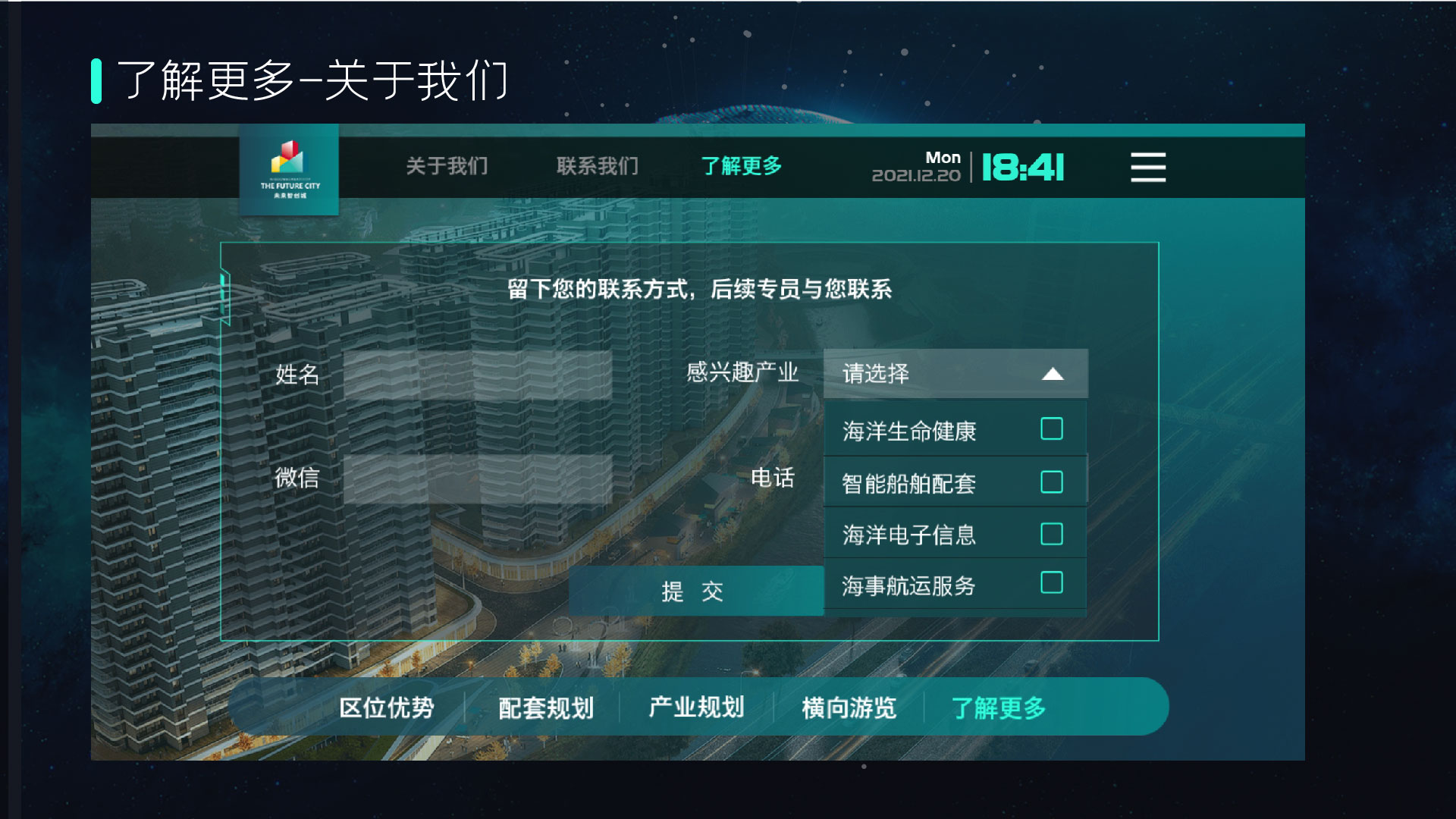
Task: Switch to the 关于我们 menu item
Action: [447, 165]
